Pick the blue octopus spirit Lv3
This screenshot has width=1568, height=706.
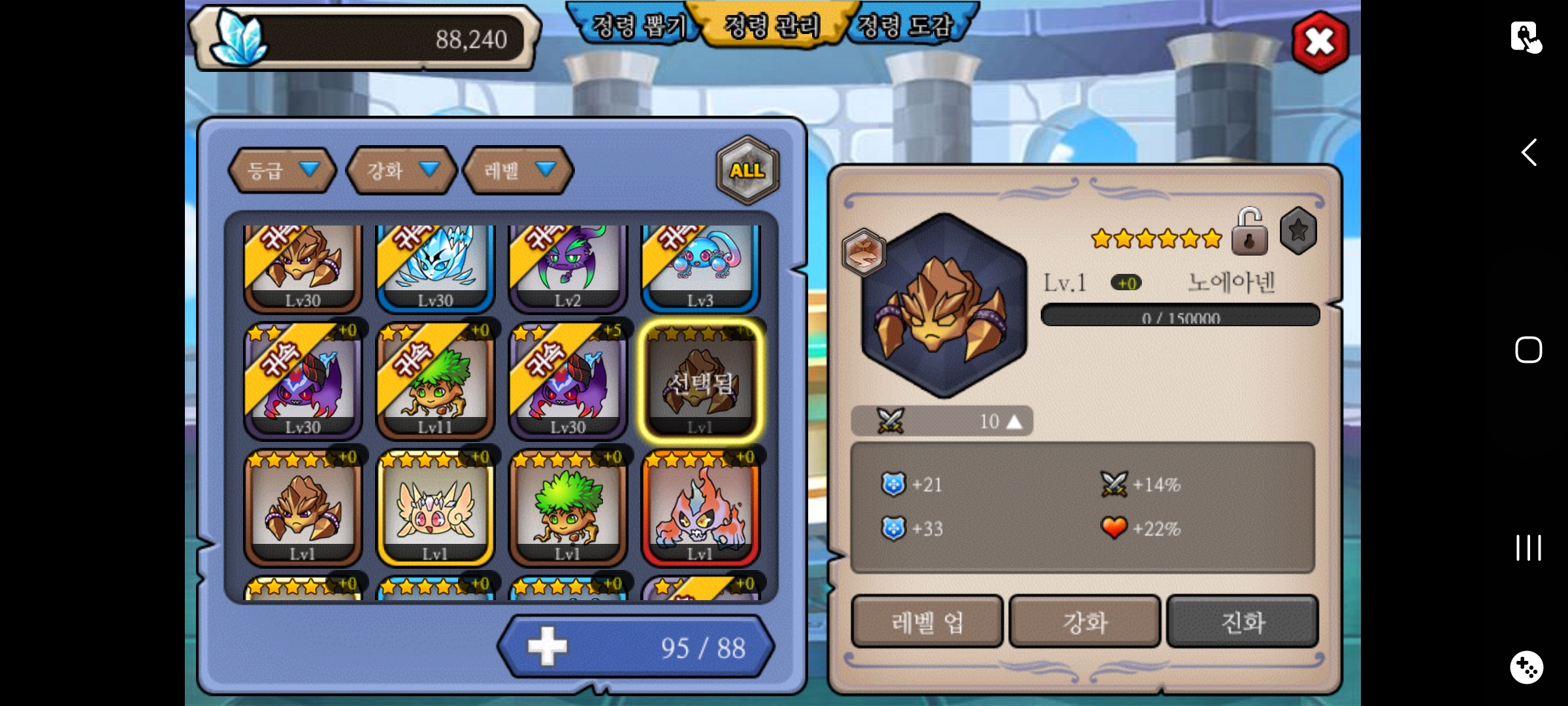click(700, 267)
